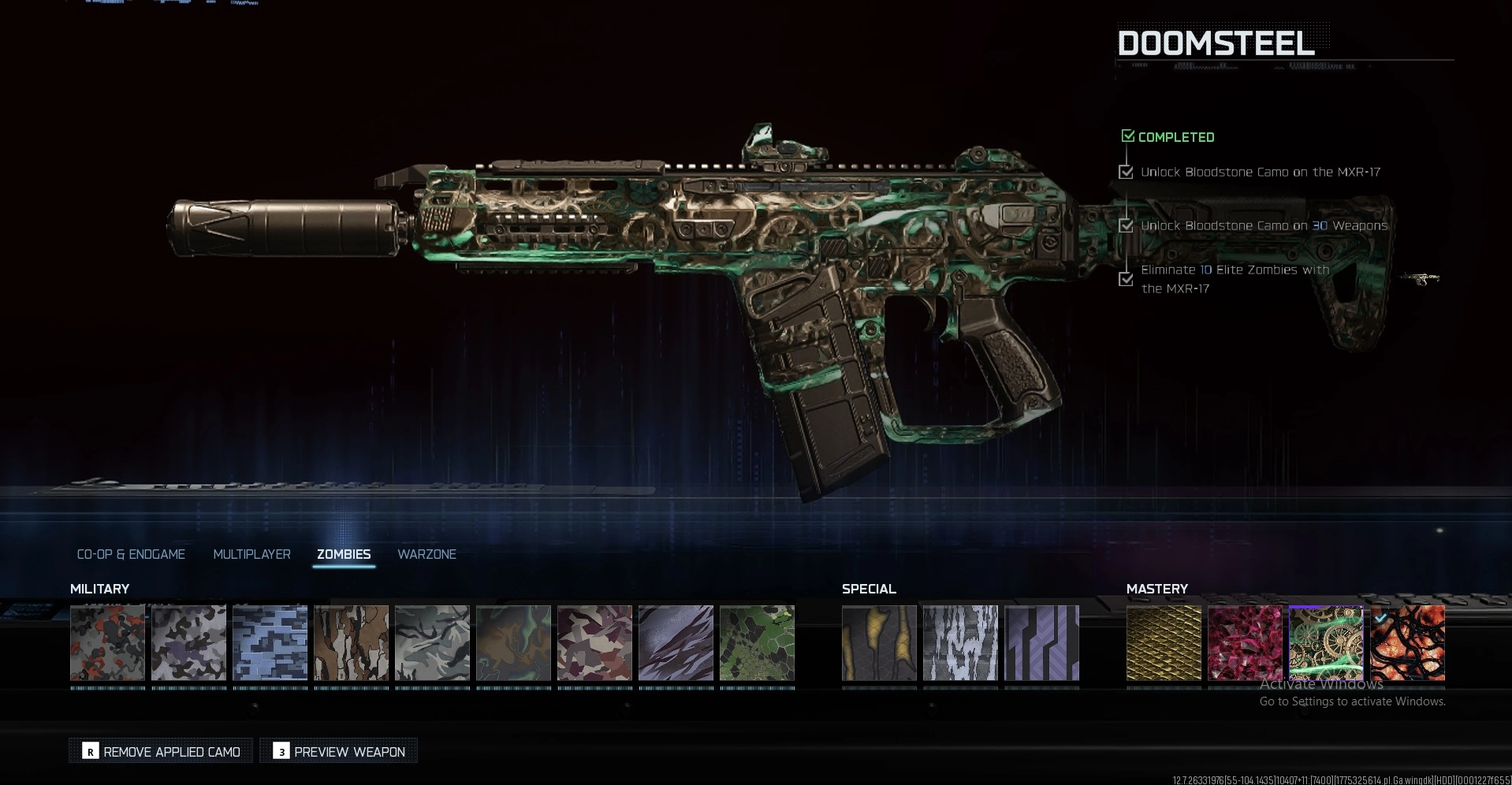Pick the orange molten mastery camo
The height and width of the screenshot is (785, 1512).
(x=1407, y=642)
